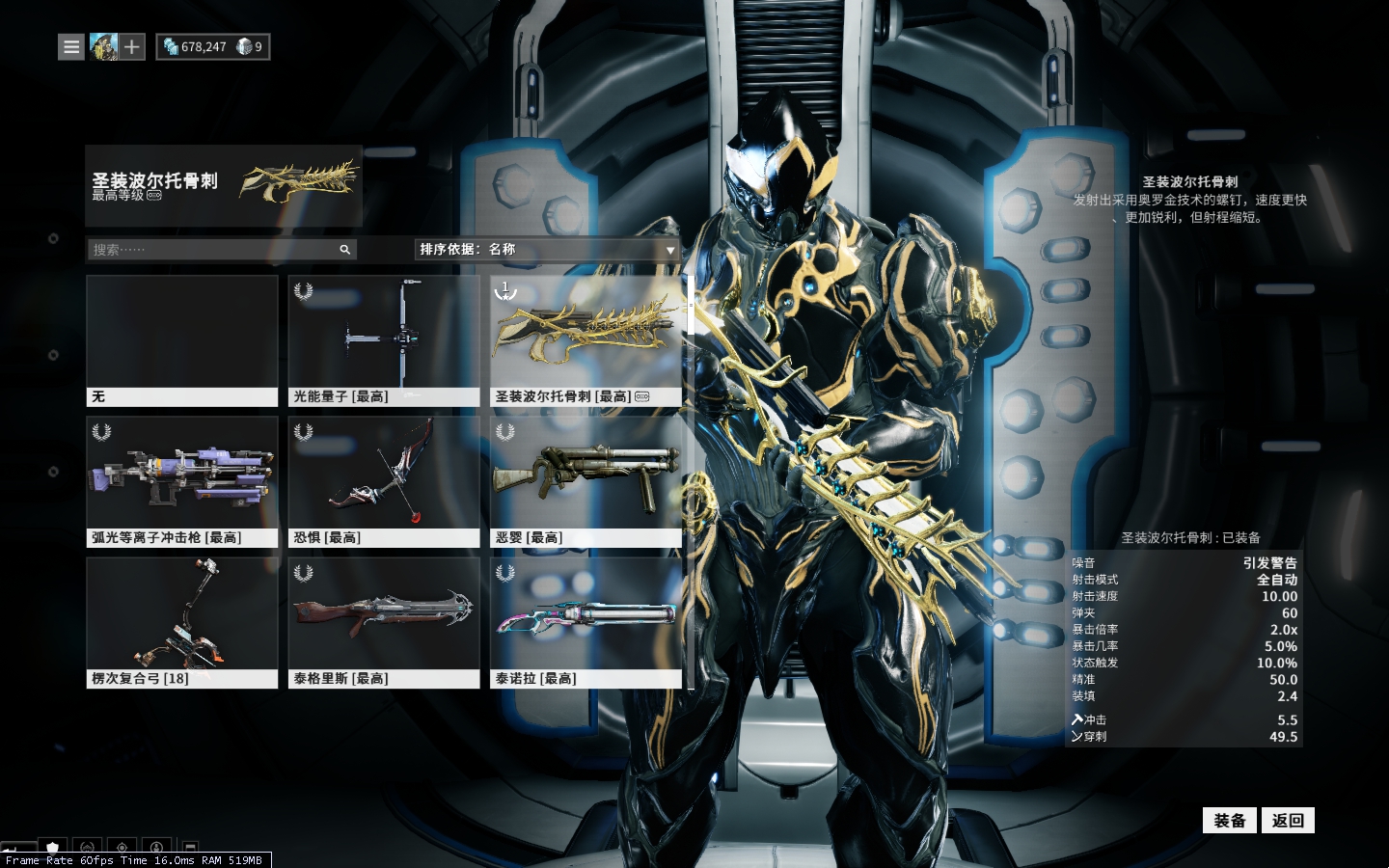Pick the 恶婴 weapon tile

point(586,481)
